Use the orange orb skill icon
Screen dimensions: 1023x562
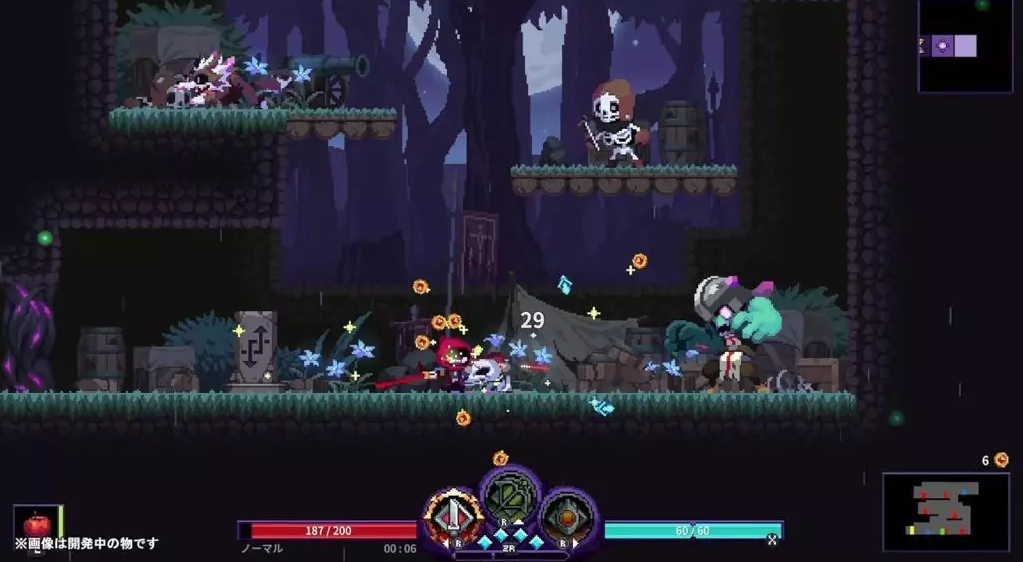click(568, 518)
